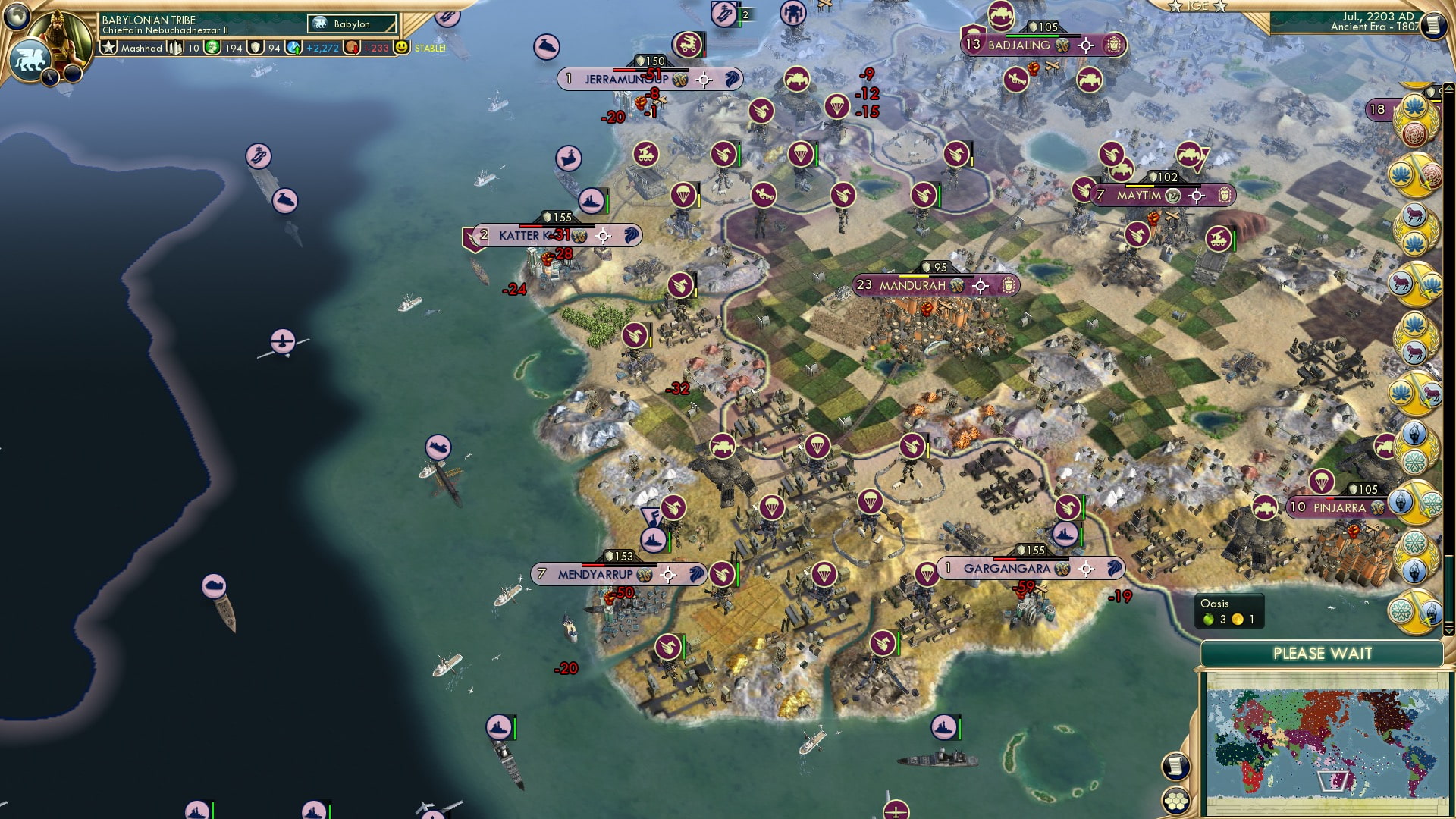Click the happiness smiley icon showing STABLE
This screenshot has width=1456, height=819.
401,48
